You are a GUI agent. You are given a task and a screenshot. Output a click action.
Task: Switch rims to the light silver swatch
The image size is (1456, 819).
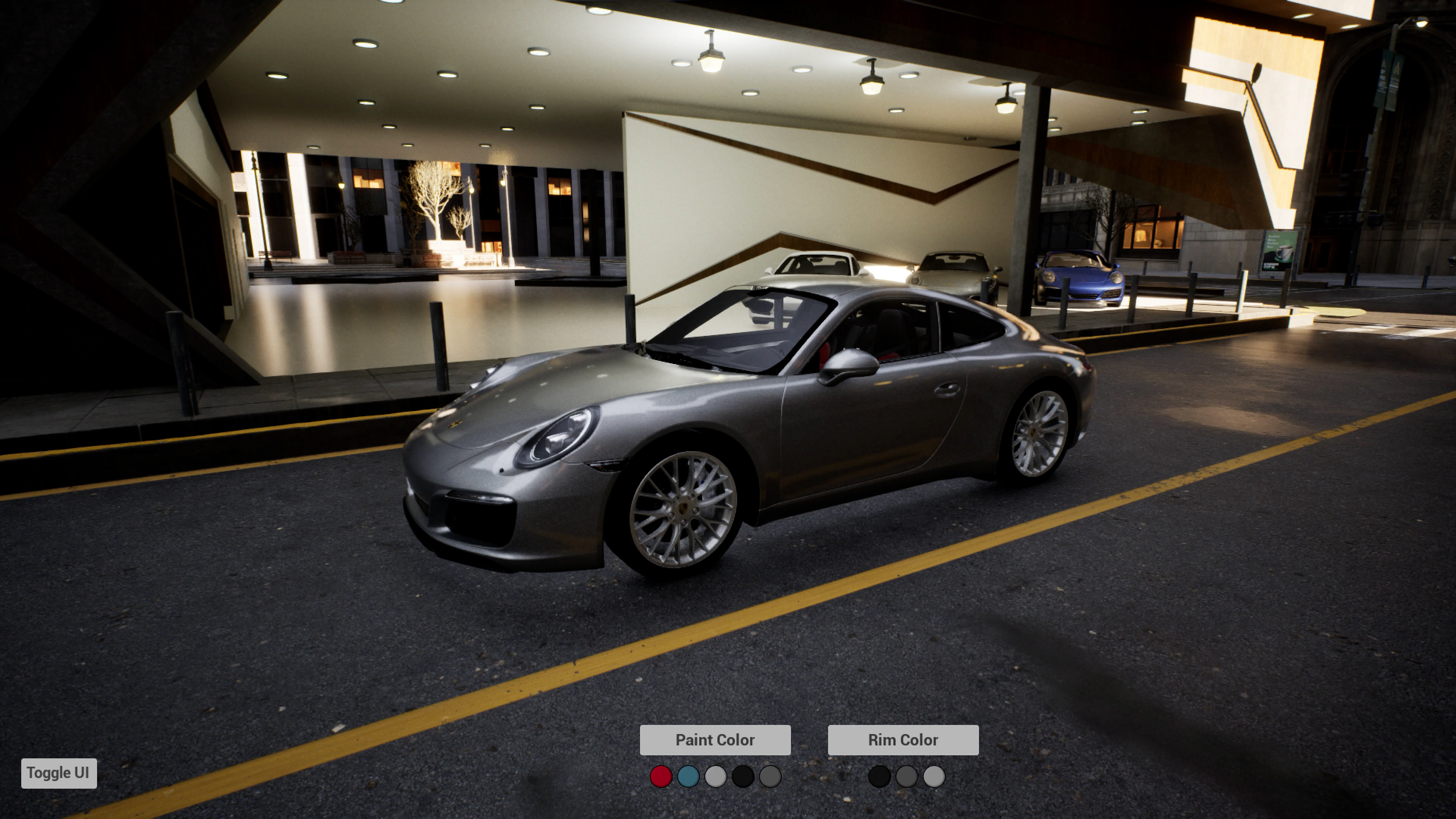click(x=934, y=777)
